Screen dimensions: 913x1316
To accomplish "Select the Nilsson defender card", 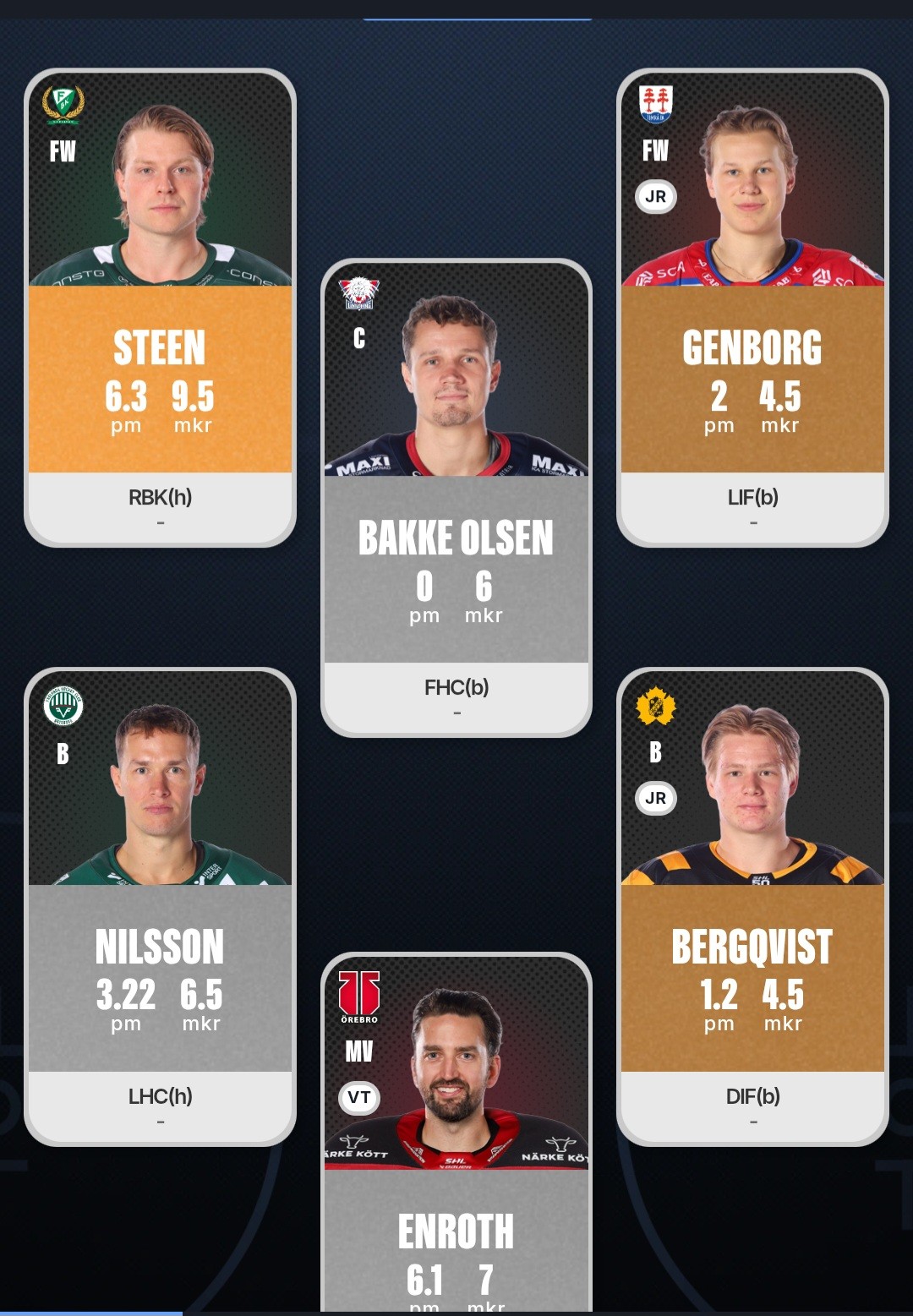I will [160, 906].
